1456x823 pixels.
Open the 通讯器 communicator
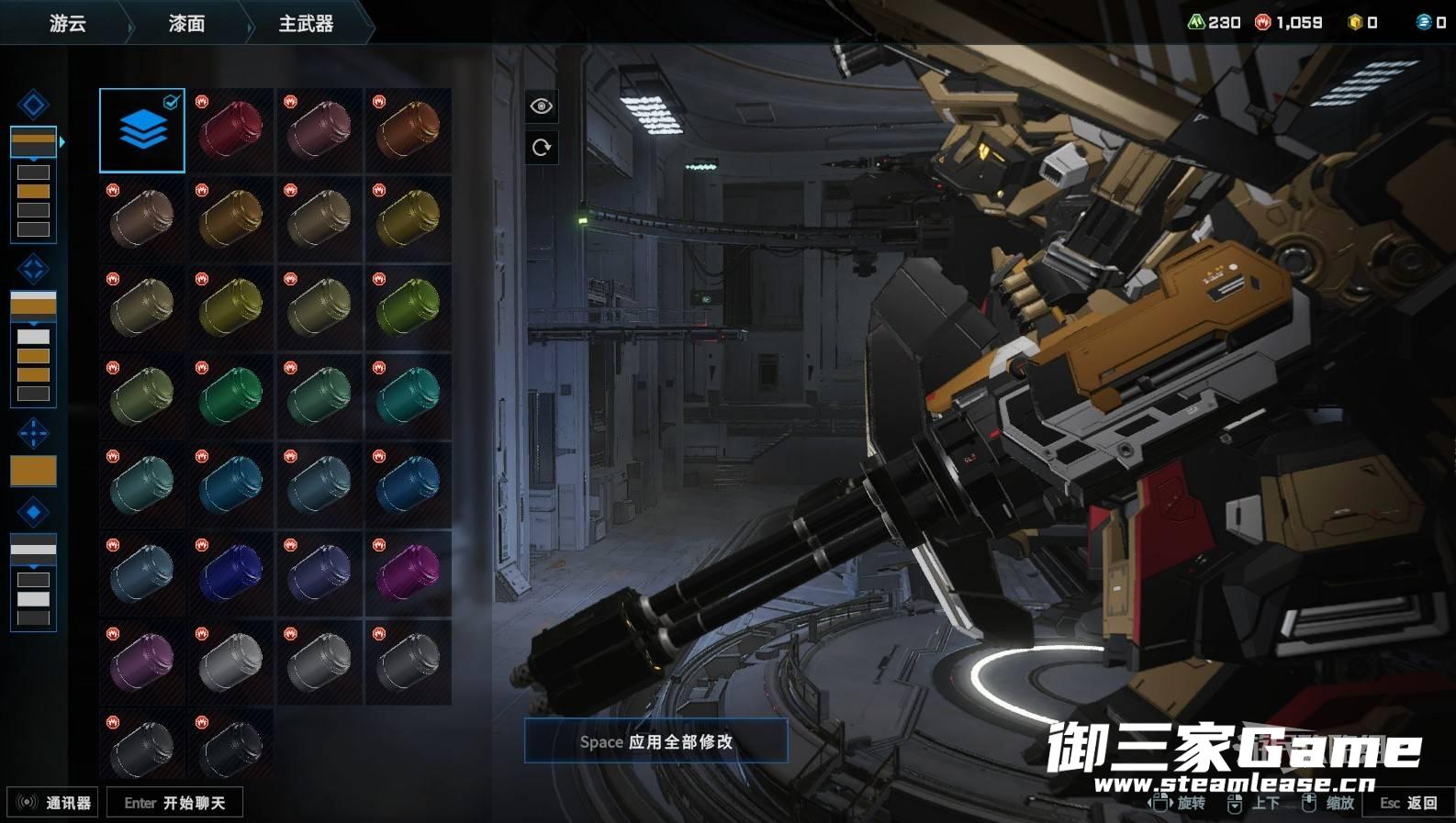[x=53, y=803]
